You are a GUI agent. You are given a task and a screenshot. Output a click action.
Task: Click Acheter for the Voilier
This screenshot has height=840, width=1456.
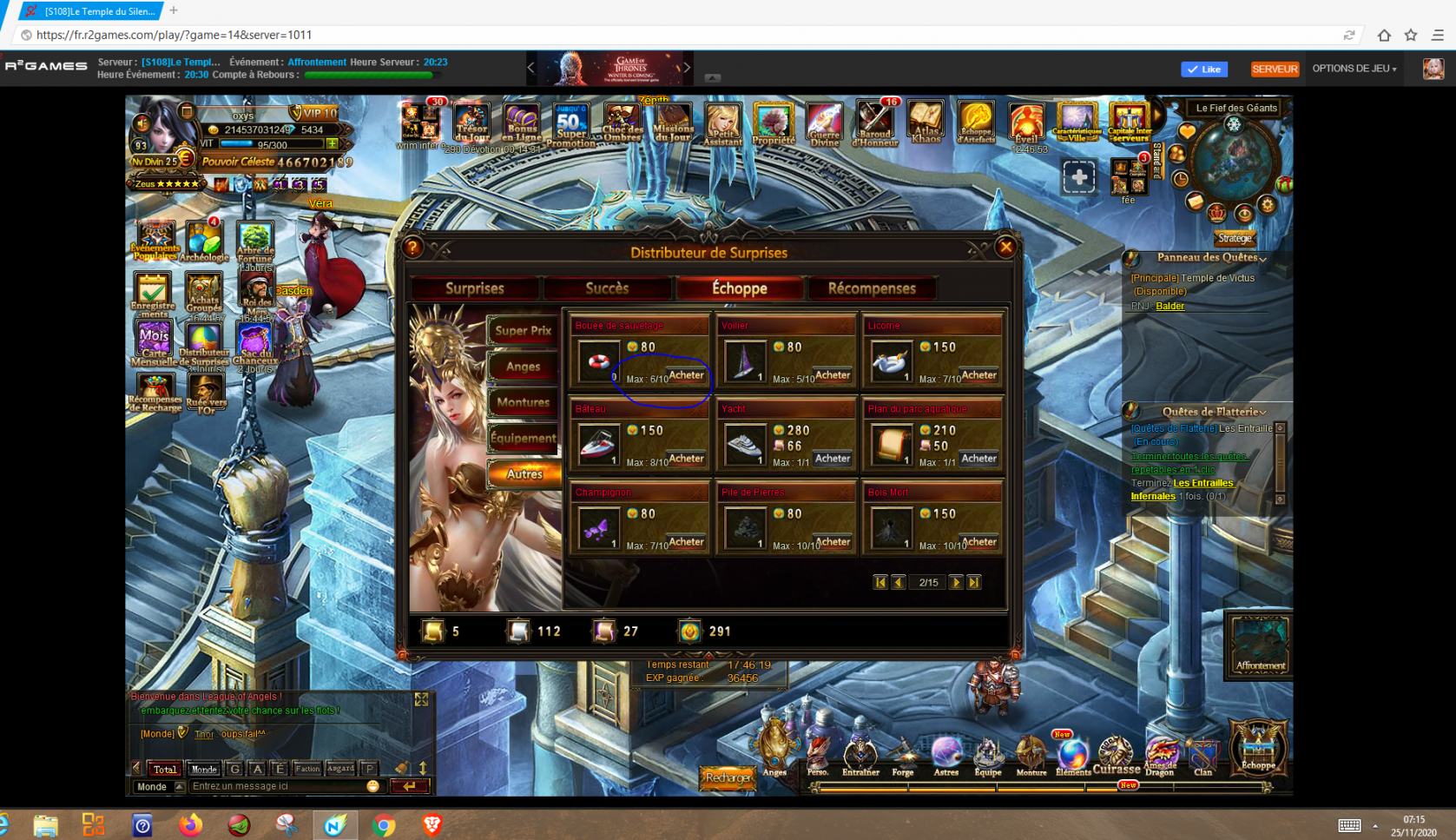(833, 375)
